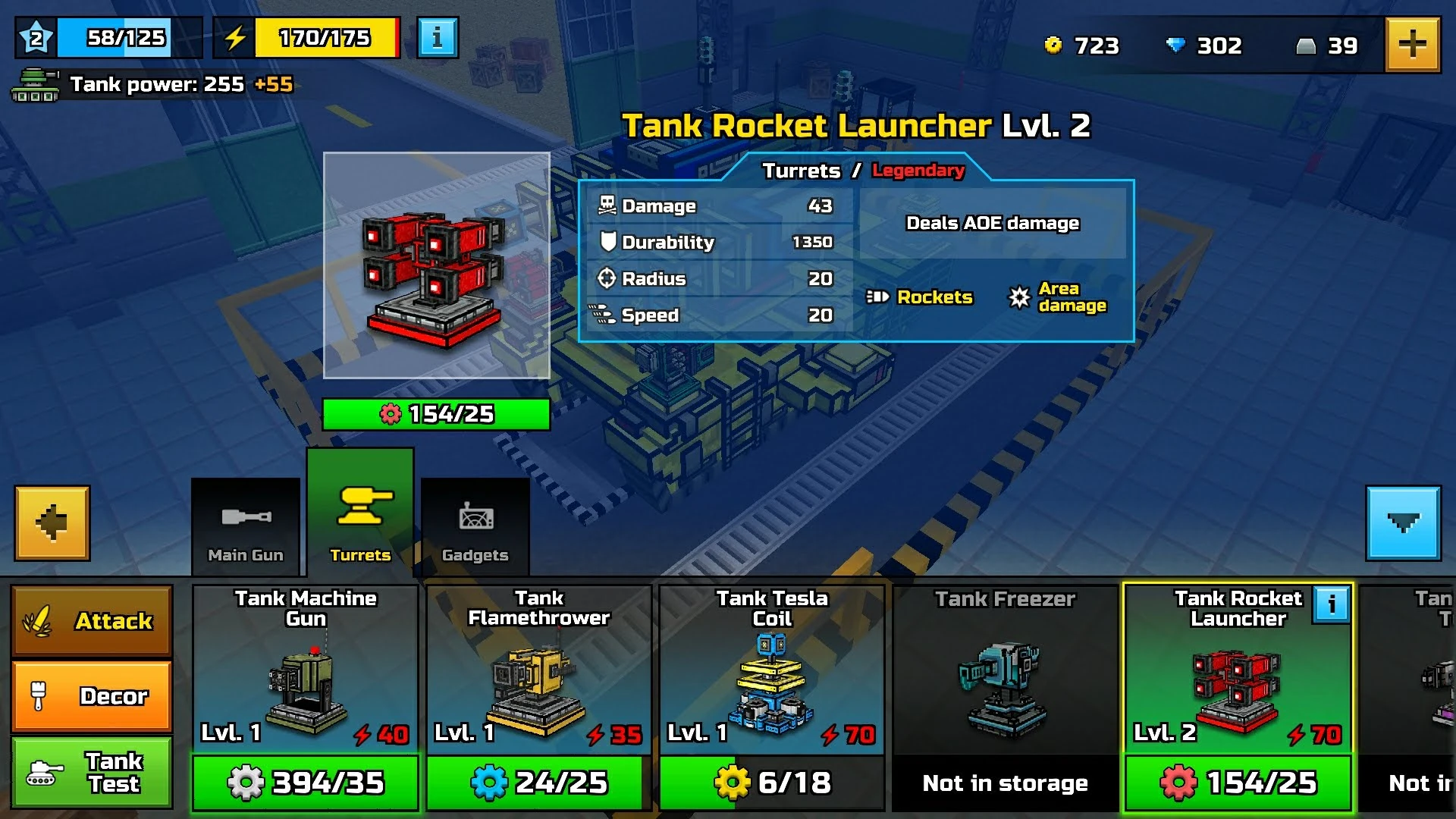Click the lightning energy icon
This screenshot has width=1456, height=819.
pos(235,36)
